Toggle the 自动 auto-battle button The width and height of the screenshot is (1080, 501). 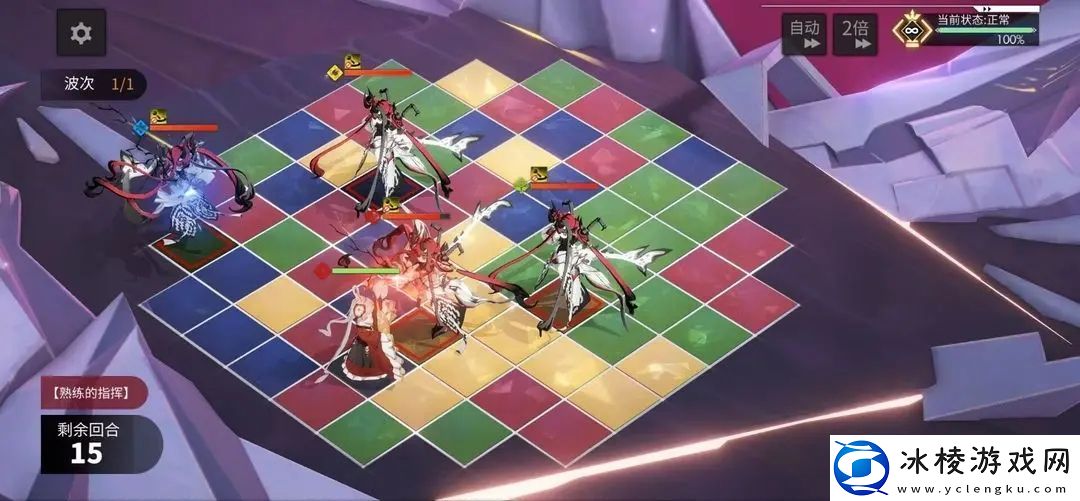pos(804,33)
